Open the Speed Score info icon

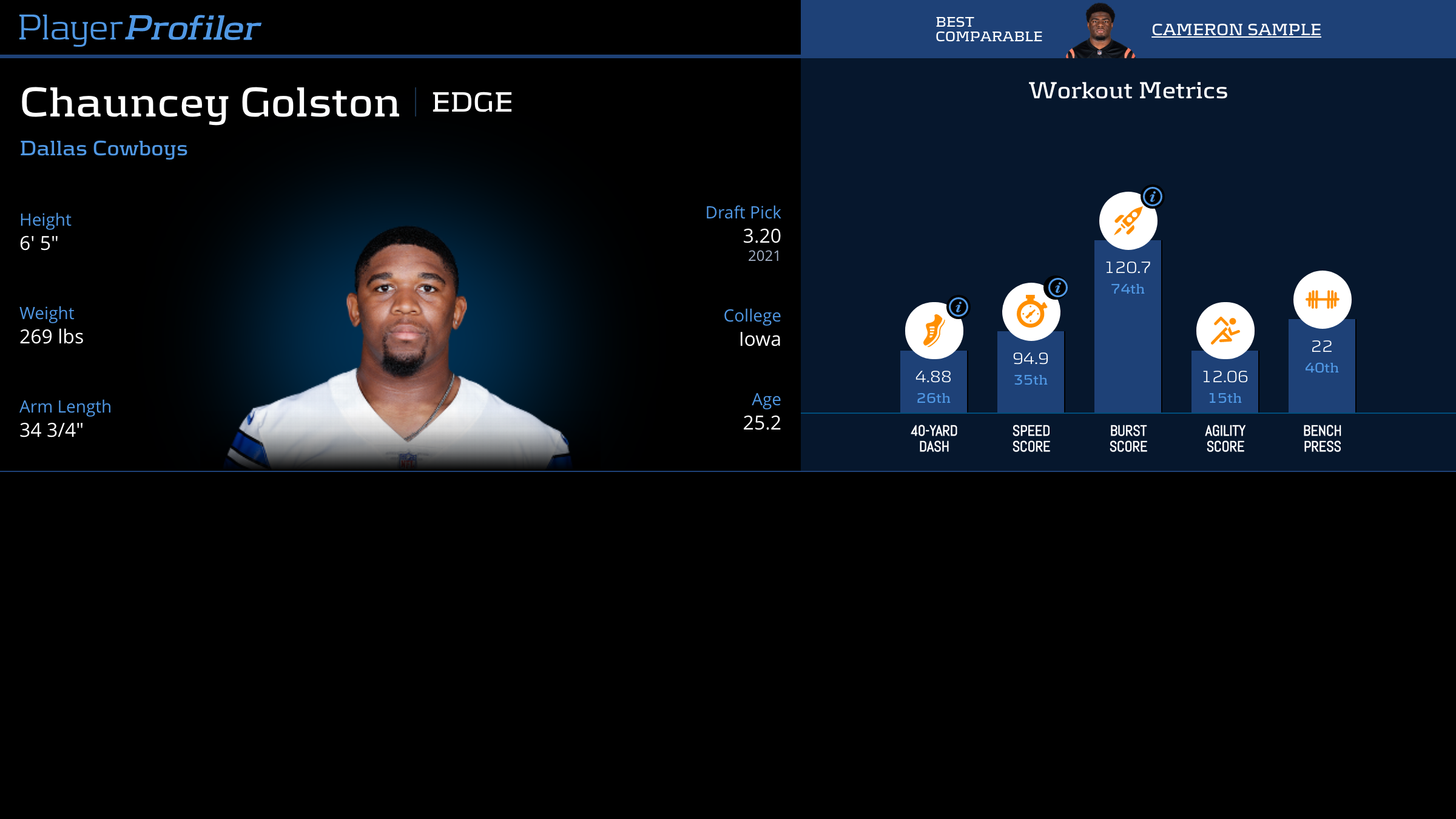(x=1057, y=288)
